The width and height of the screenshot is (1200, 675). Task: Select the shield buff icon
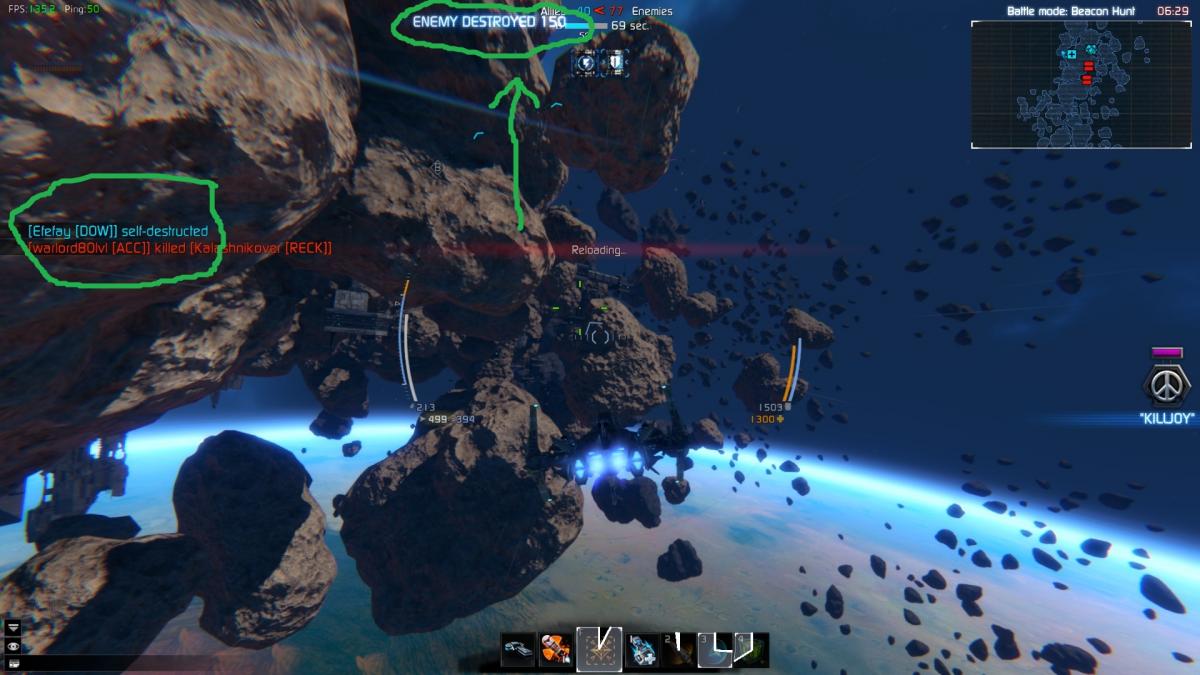[x=615, y=63]
